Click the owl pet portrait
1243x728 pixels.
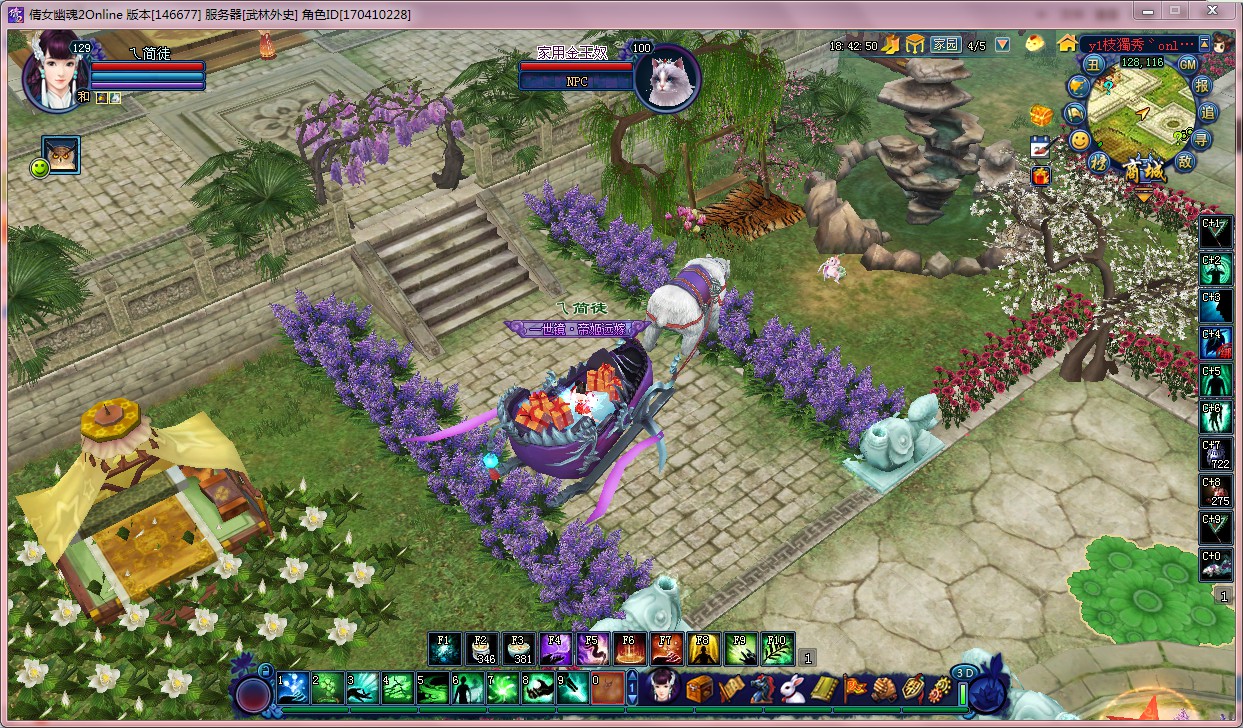[x=61, y=155]
